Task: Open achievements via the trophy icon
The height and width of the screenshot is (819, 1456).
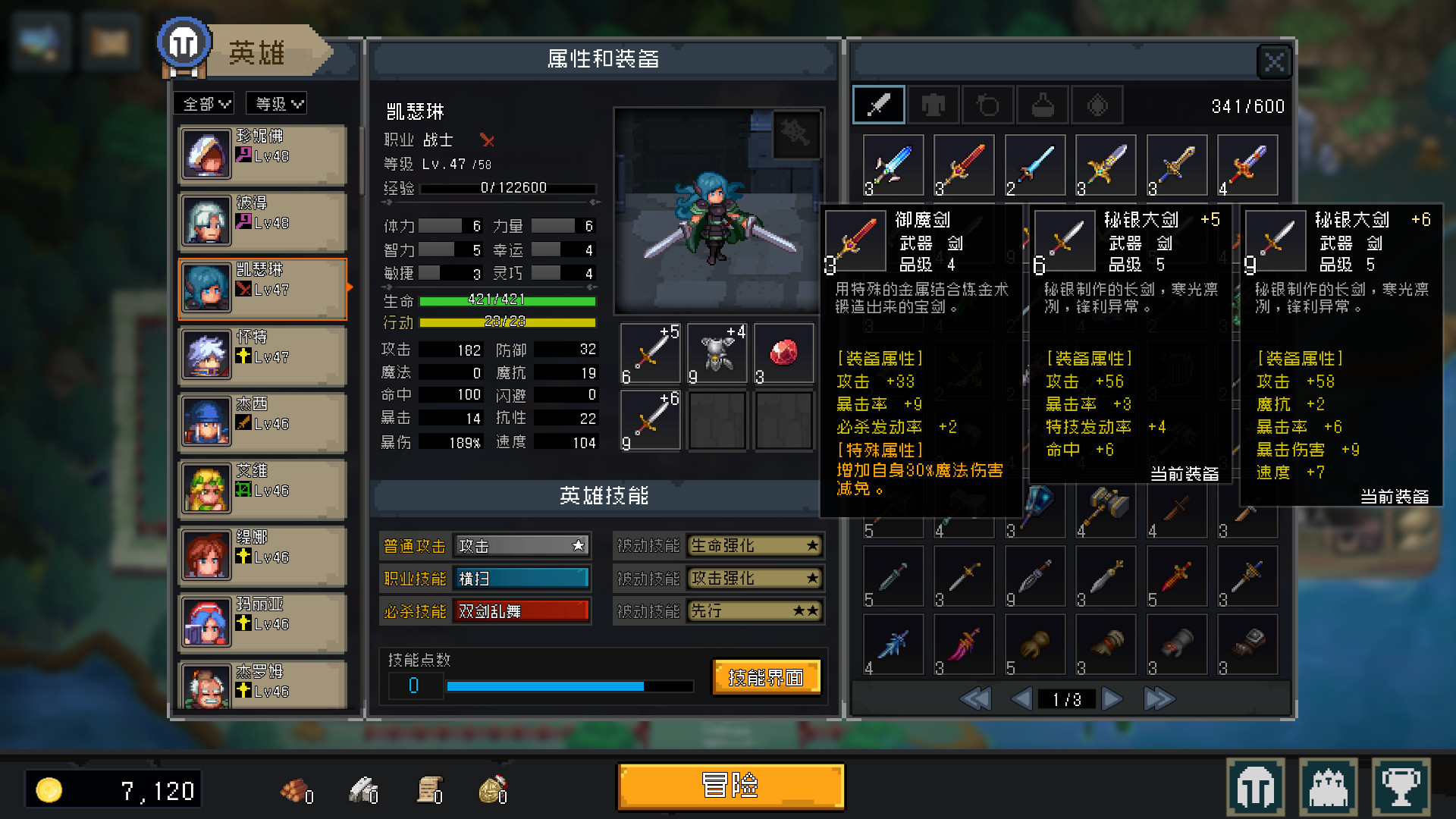Action: [x=1401, y=787]
